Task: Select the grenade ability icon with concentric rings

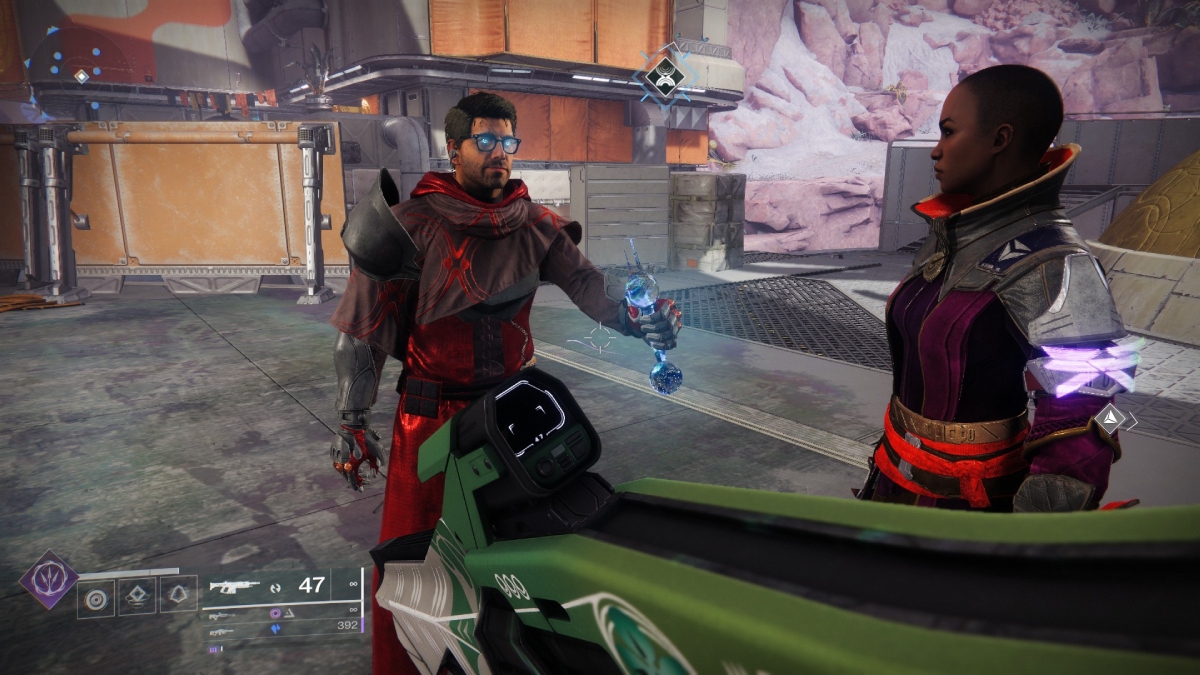Action: click(96, 599)
